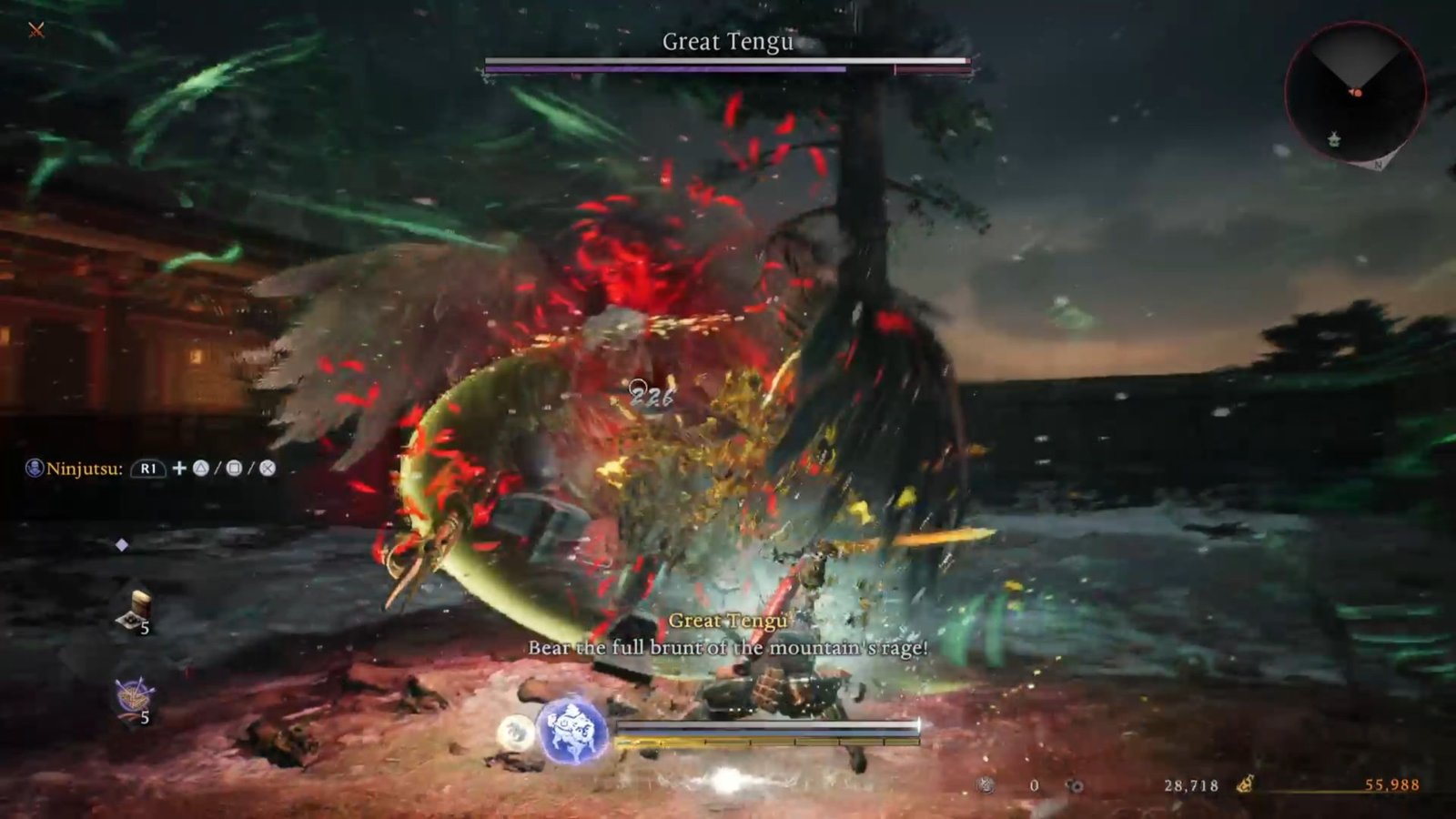Click the pale soul core orb icon
The width and height of the screenshot is (1456, 819).
point(516,733)
